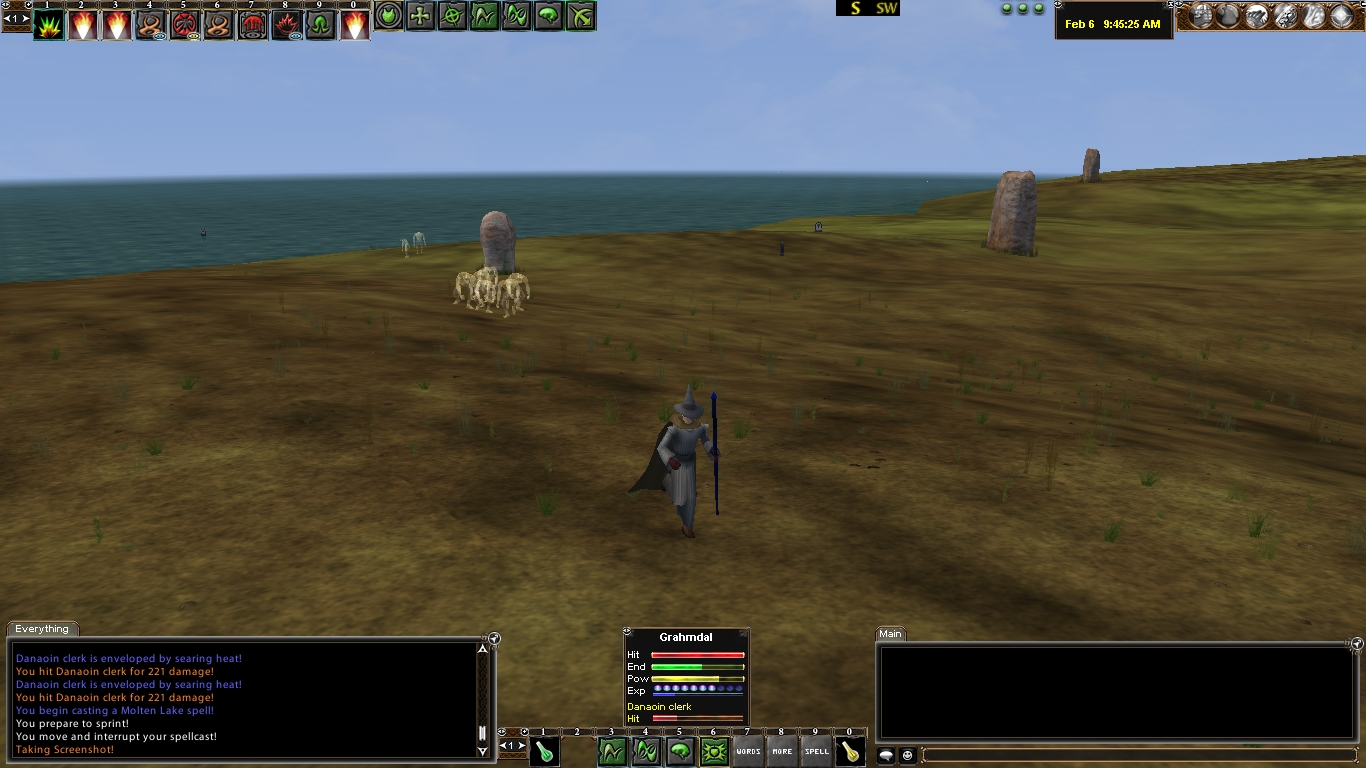Choose the MORE hotbar button
Viewport: 1366px width, 768px height.
pyautogui.click(x=782, y=752)
